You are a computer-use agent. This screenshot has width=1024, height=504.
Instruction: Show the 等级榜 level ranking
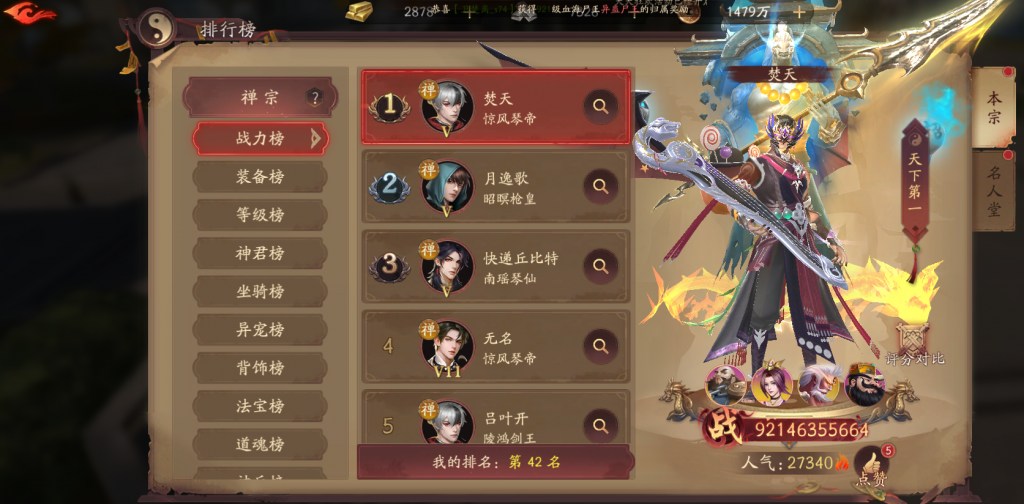pos(260,215)
